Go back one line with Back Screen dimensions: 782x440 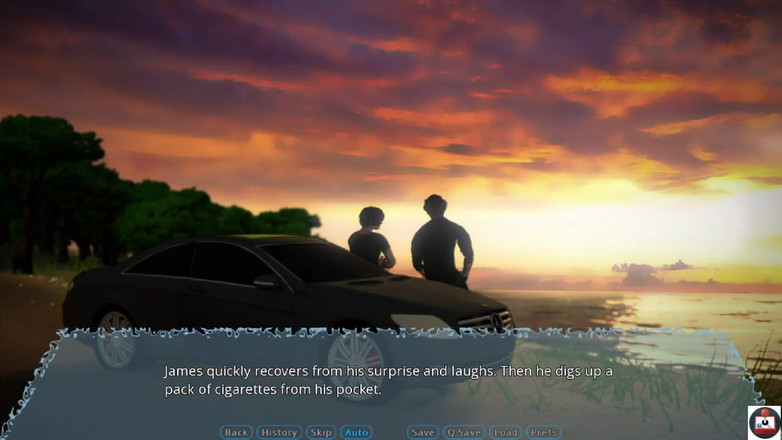[236, 432]
